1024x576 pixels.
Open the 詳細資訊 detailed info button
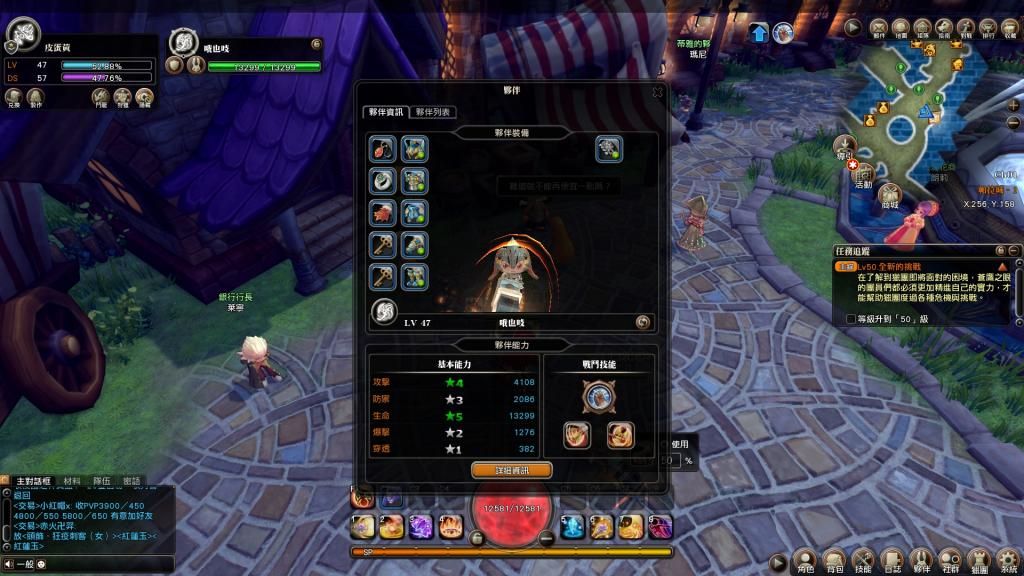(511, 469)
